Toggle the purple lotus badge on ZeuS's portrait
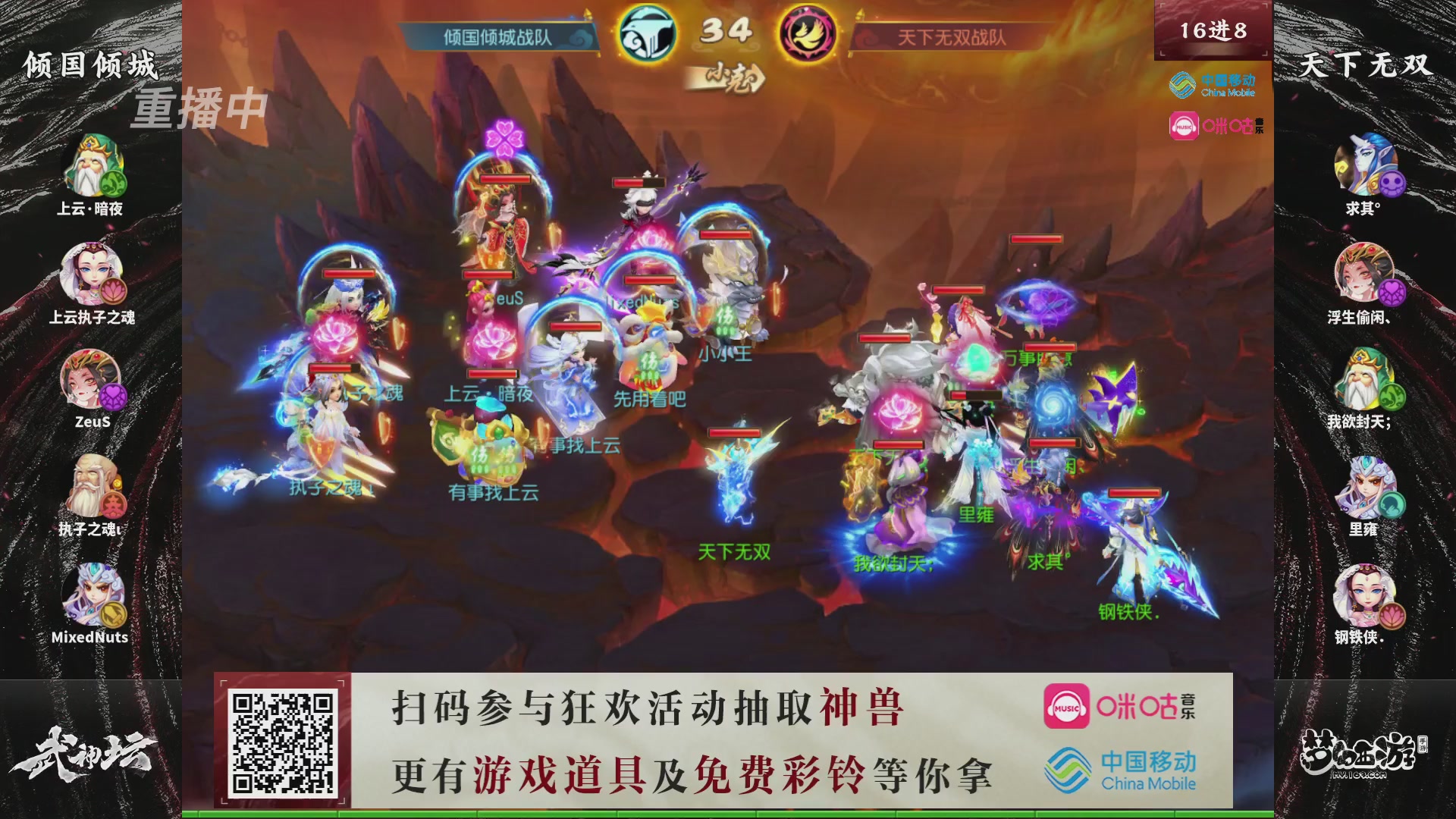The width and height of the screenshot is (1456, 819). (x=114, y=397)
